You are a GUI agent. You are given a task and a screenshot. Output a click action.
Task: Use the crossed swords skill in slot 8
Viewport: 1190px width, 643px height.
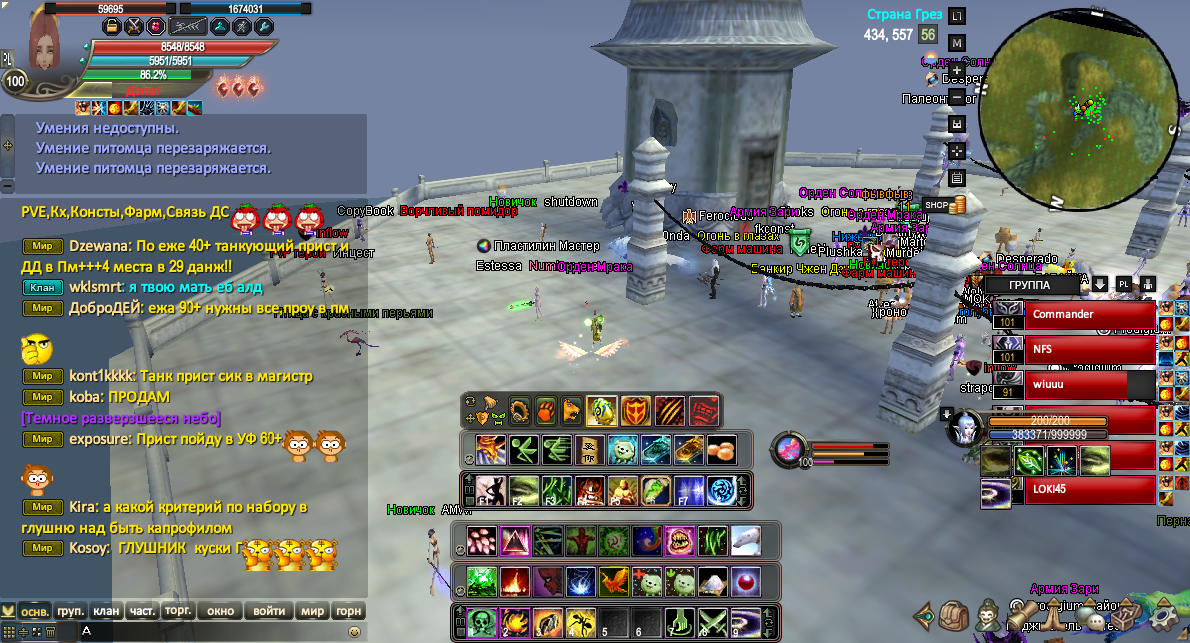(x=713, y=623)
